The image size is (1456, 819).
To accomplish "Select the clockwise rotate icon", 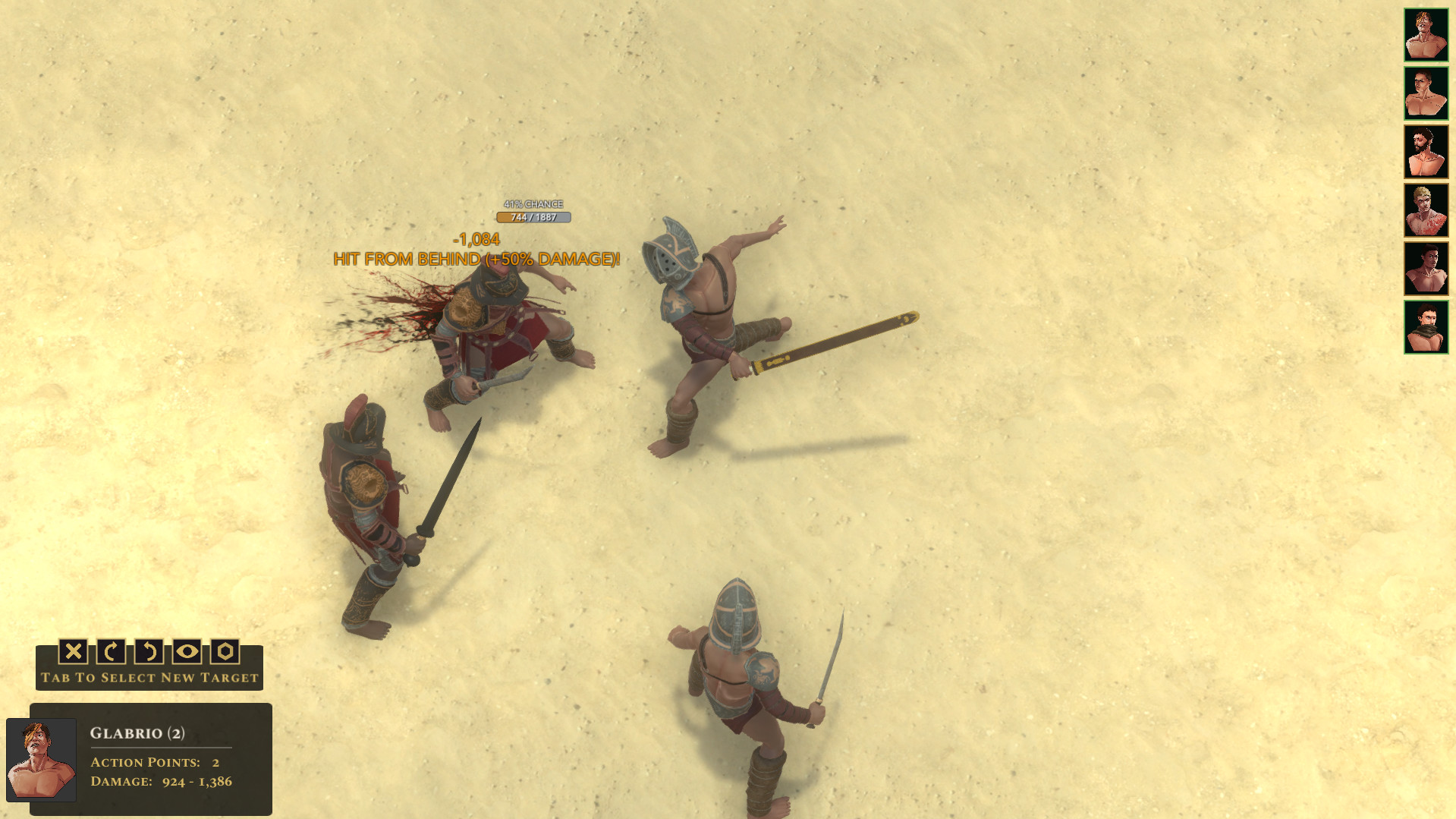I will (x=111, y=652).
